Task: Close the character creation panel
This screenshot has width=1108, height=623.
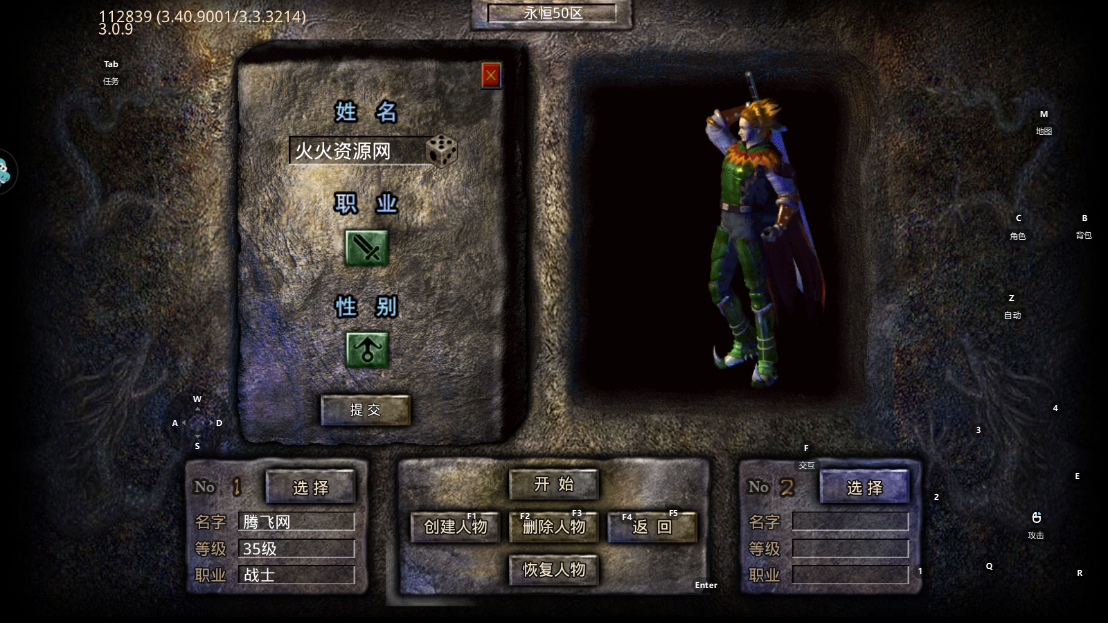Action: coord(491,75)
